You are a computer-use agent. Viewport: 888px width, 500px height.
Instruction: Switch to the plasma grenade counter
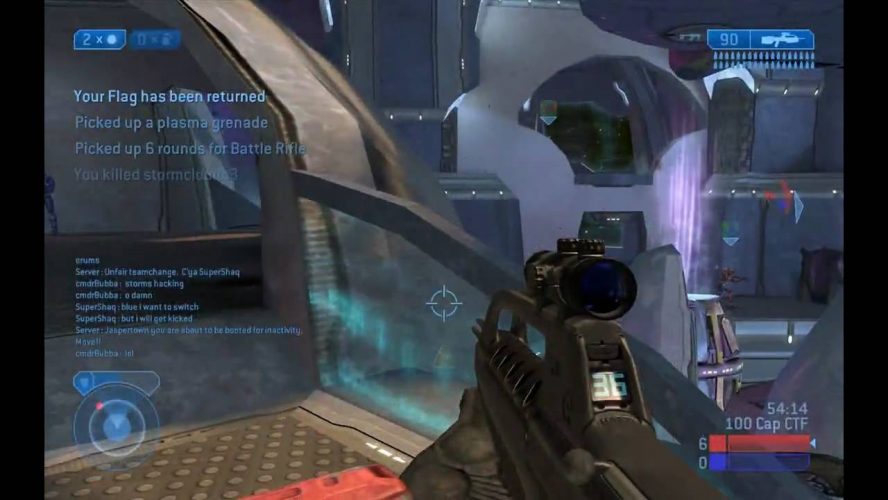tap(154, 40)
